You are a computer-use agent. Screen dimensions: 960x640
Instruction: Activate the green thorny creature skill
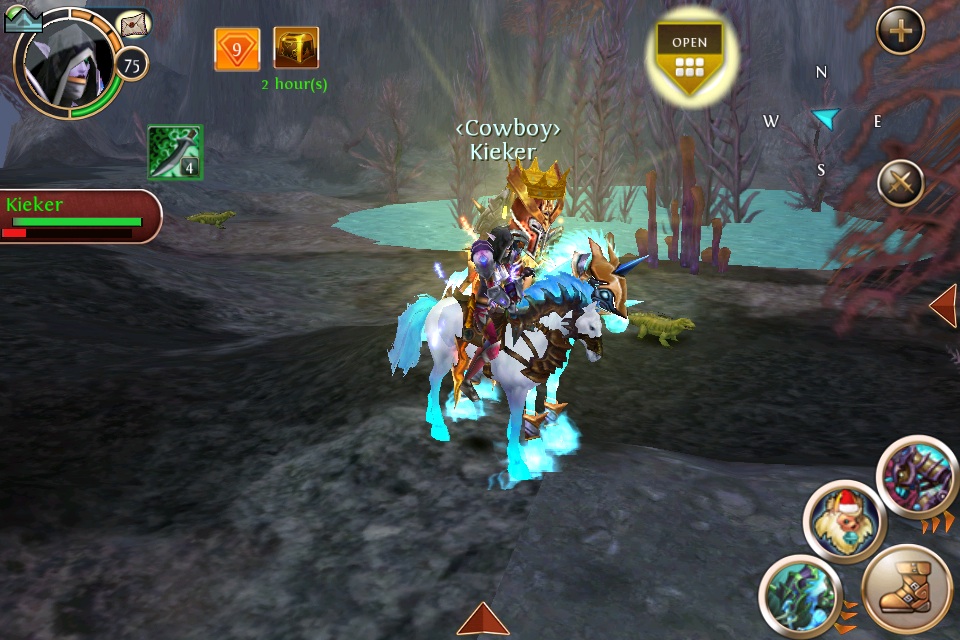pyautogui.click(x=798, y=596)
